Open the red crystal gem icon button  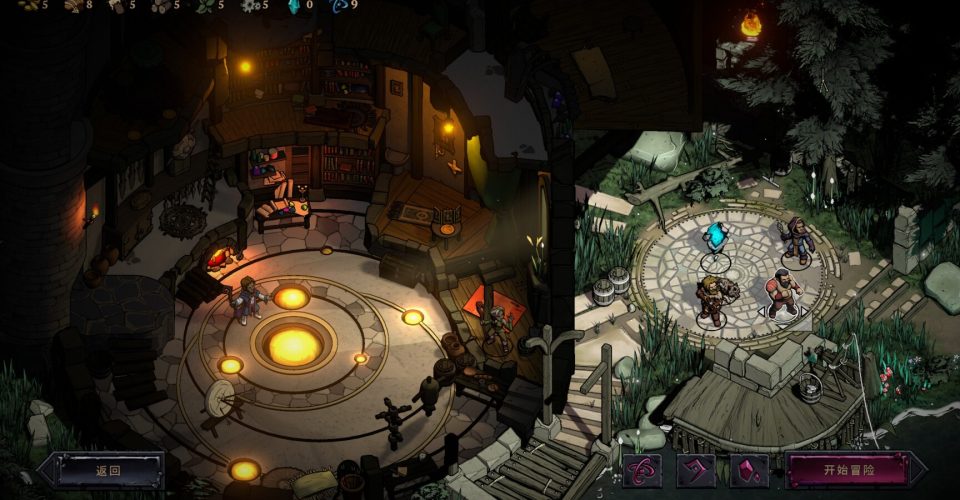click(749, 470)
